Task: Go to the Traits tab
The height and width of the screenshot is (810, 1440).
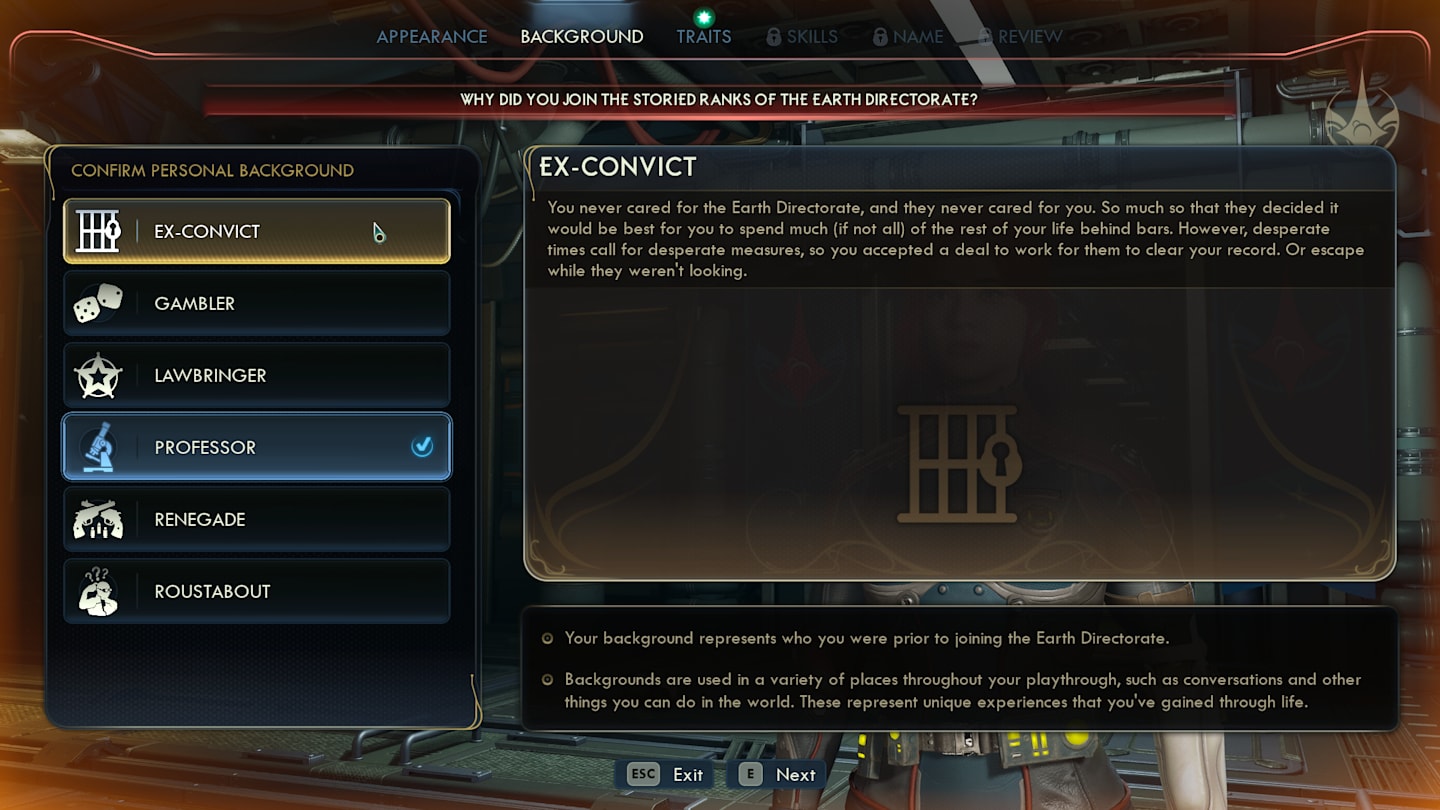Action: [x=703, y=37]
